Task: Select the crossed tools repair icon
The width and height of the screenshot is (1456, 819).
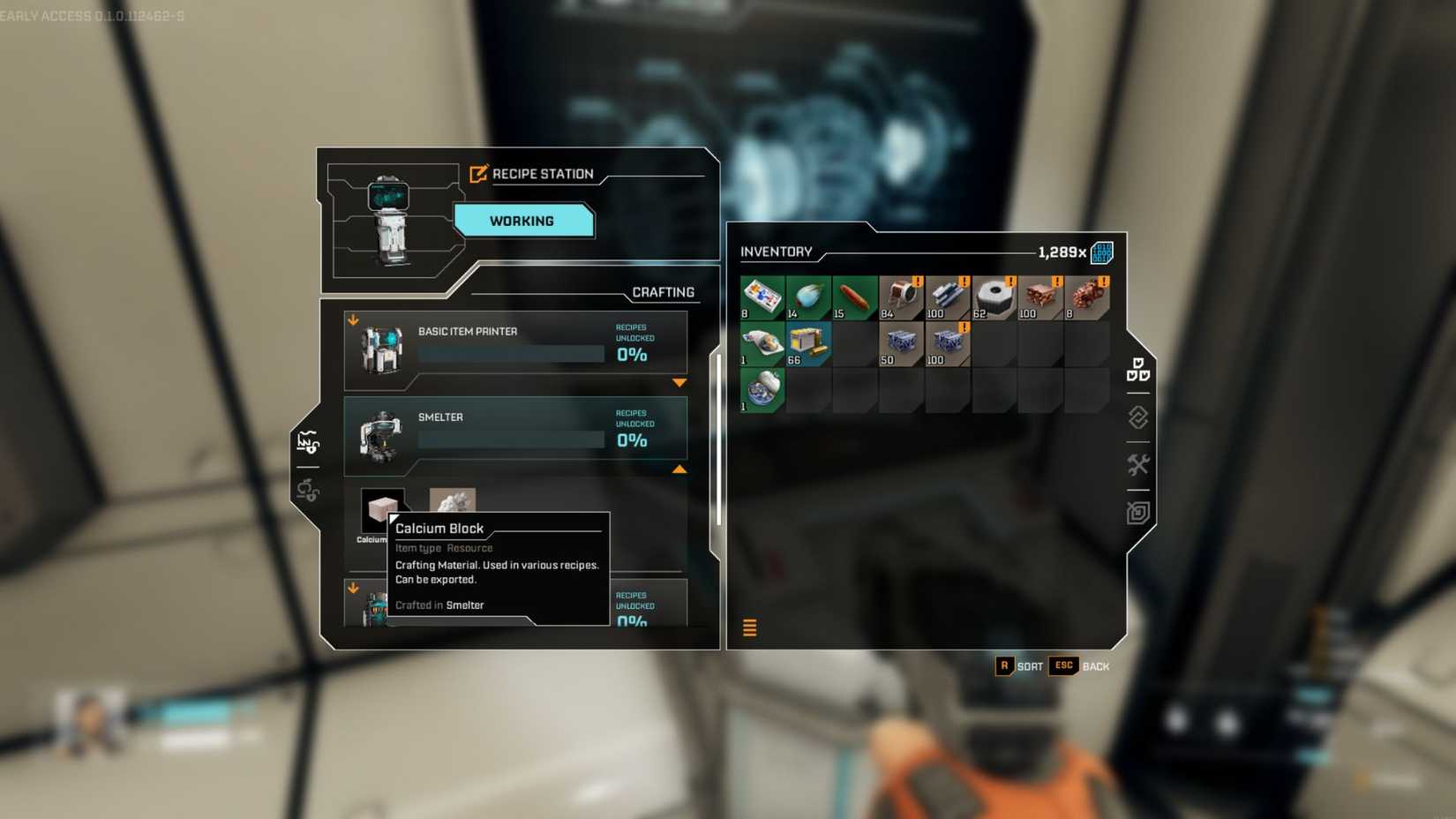Action: click(x=1138, y=464)
